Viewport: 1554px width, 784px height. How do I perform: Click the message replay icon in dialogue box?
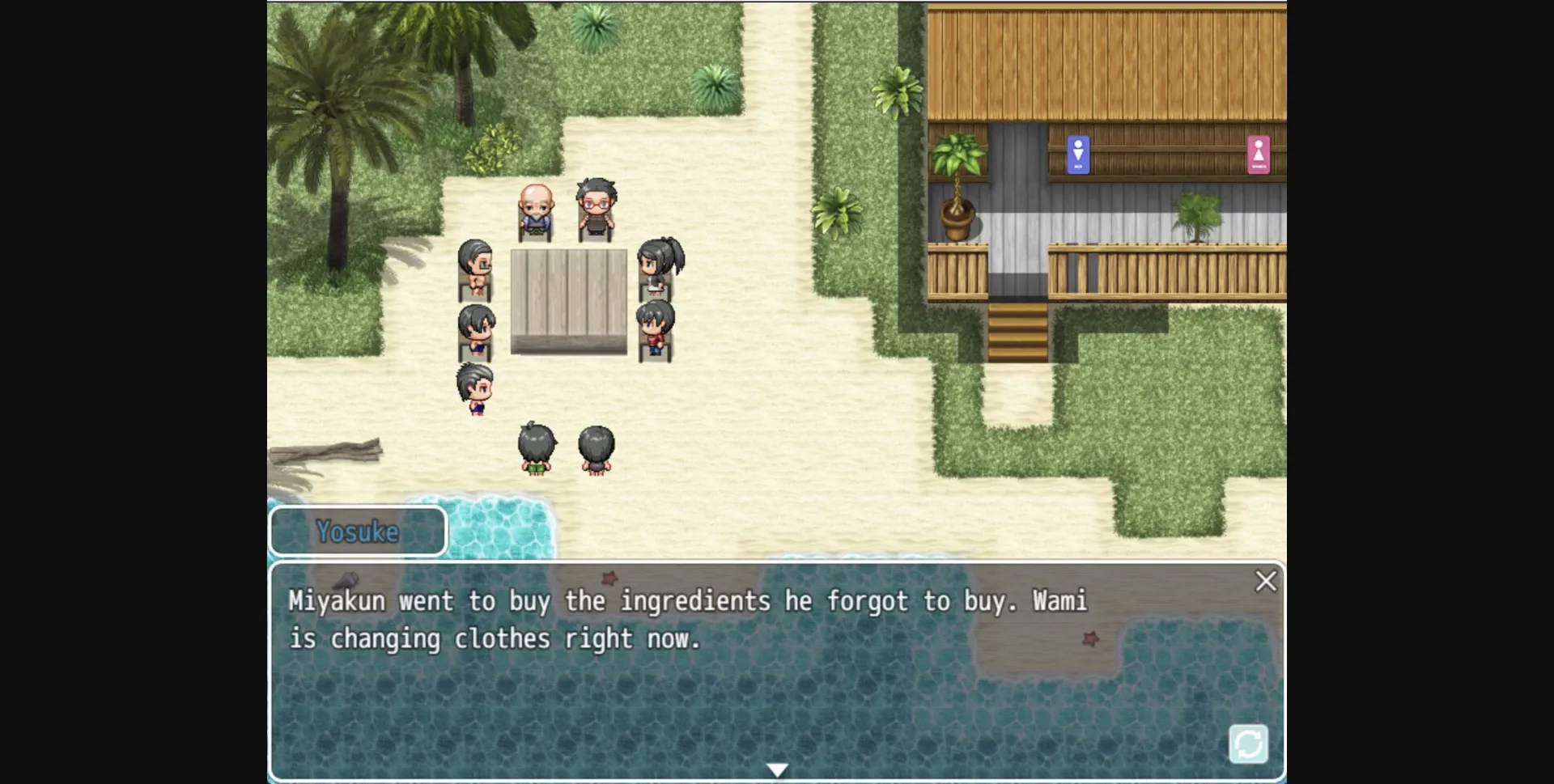[1250, 743]
